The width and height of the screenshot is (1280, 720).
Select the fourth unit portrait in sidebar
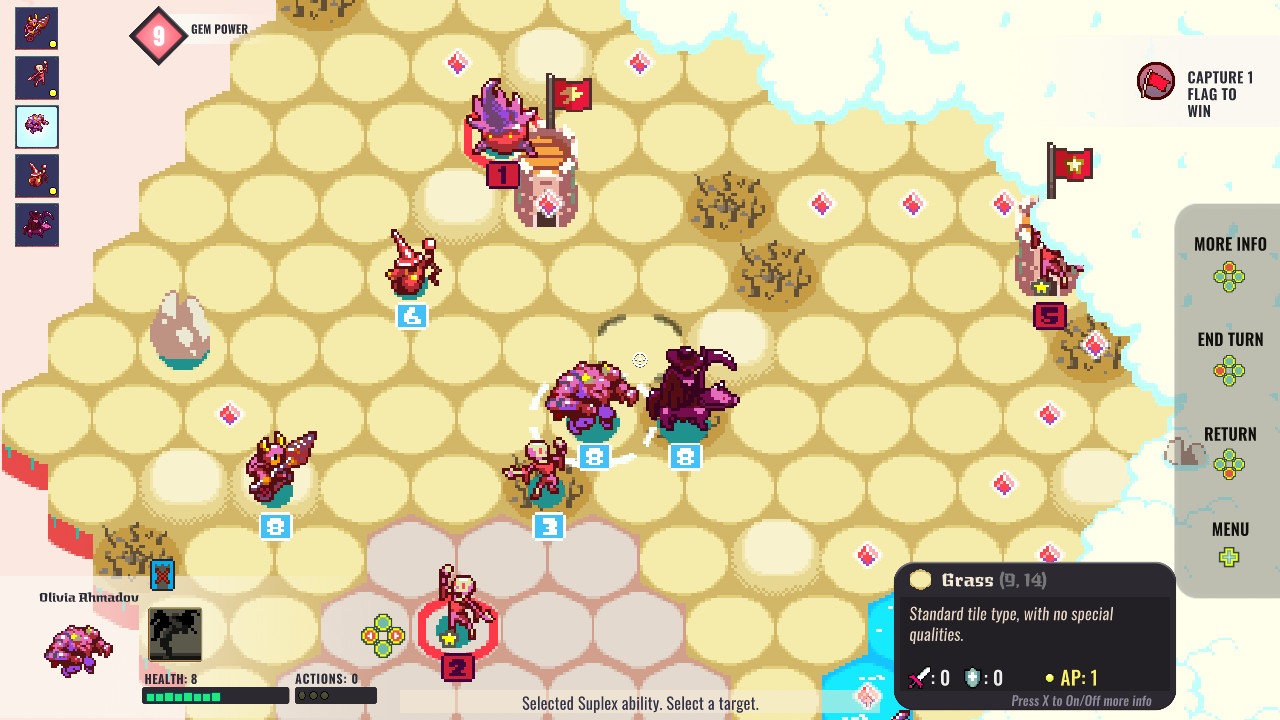[x=35, y=175]
